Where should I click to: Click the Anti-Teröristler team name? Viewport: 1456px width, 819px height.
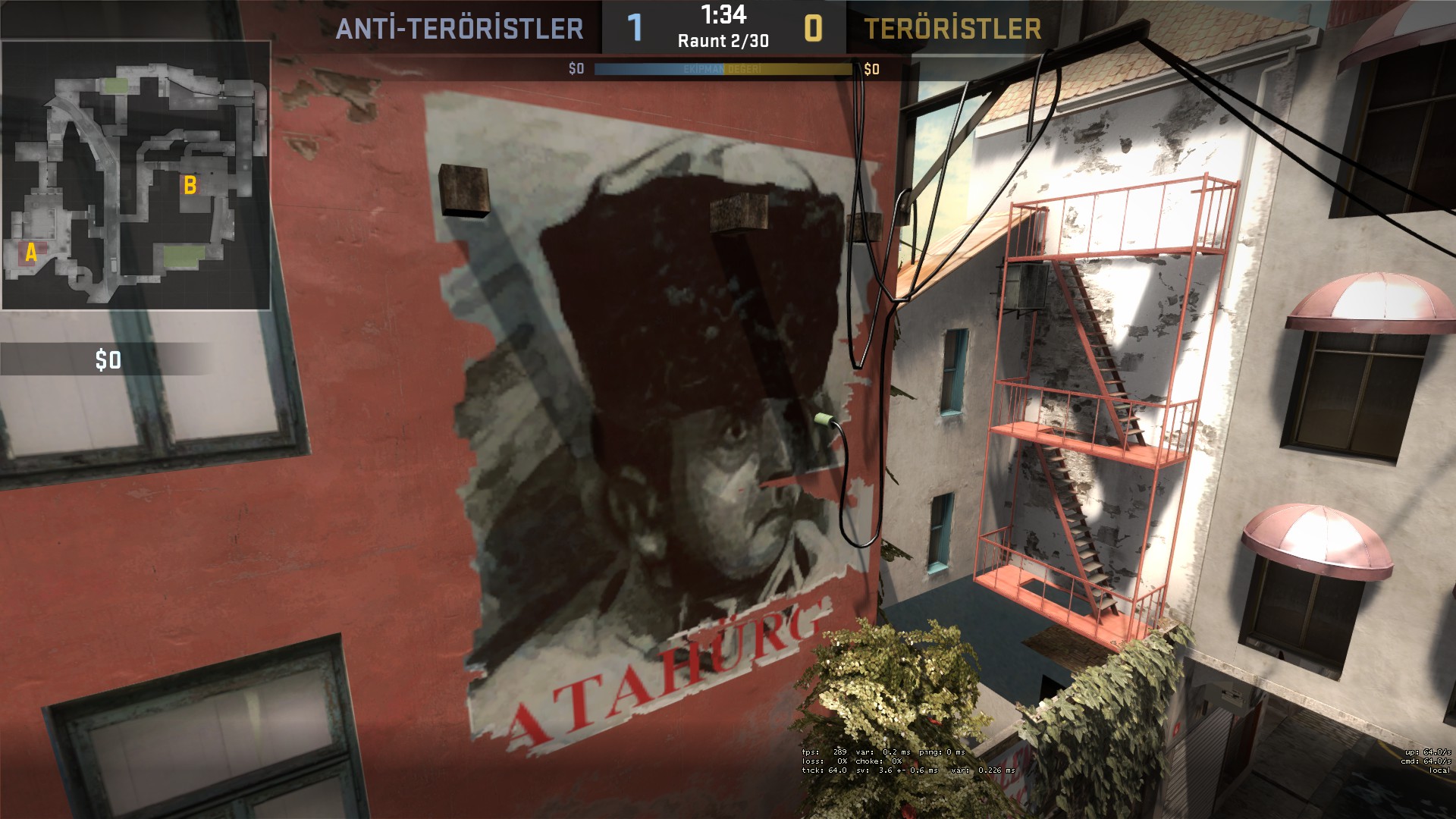click(460, 29)
